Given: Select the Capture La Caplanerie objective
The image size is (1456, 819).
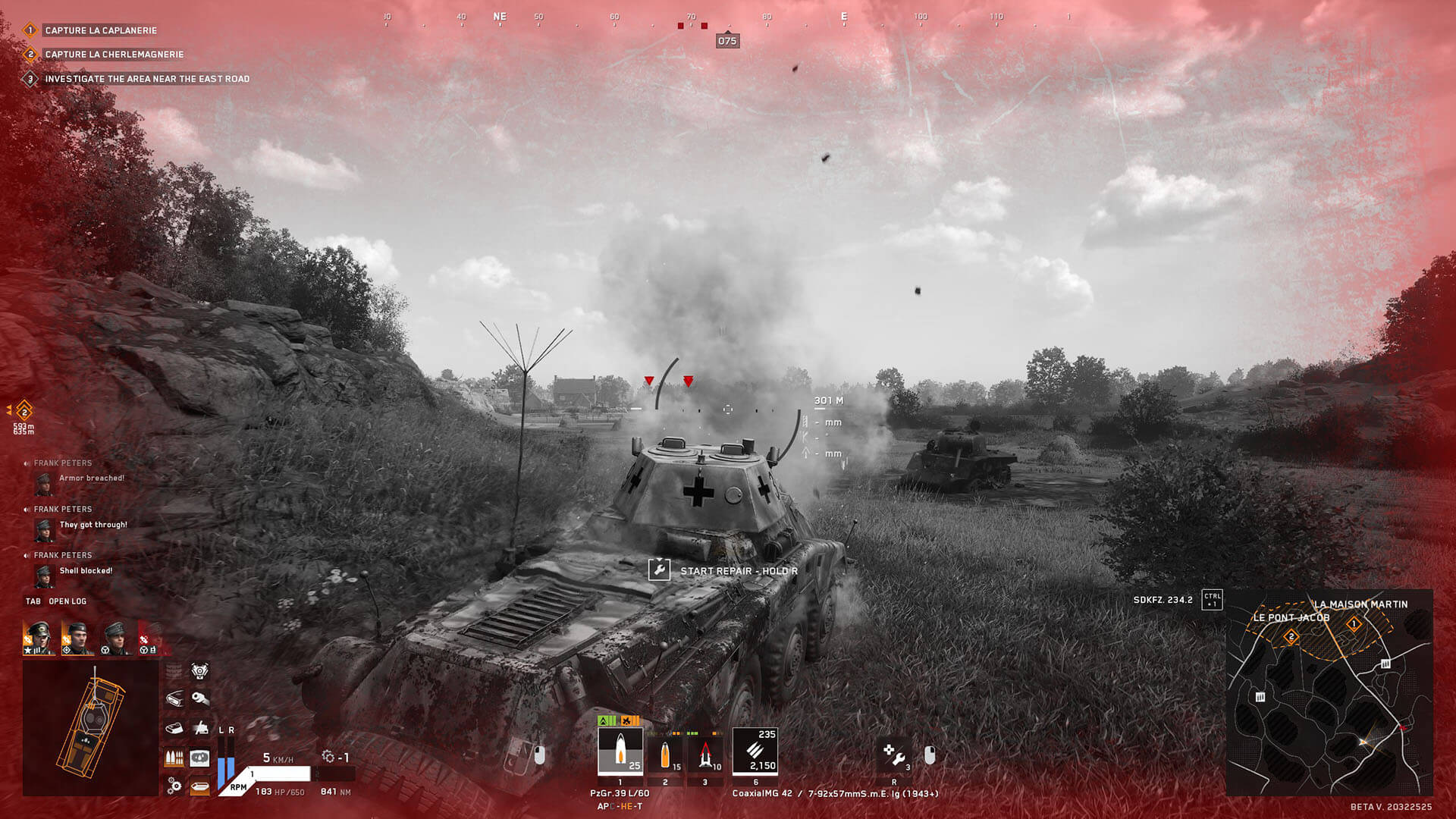Looking at the screenshot, I should 100,30.
